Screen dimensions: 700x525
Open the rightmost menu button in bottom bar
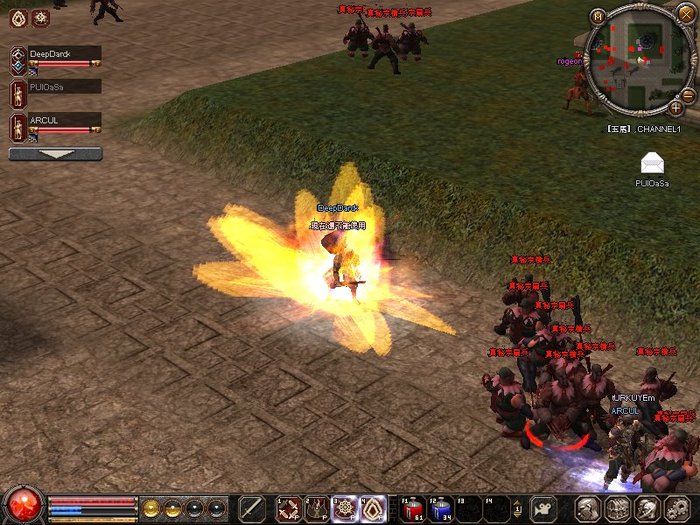click(676, 508)
